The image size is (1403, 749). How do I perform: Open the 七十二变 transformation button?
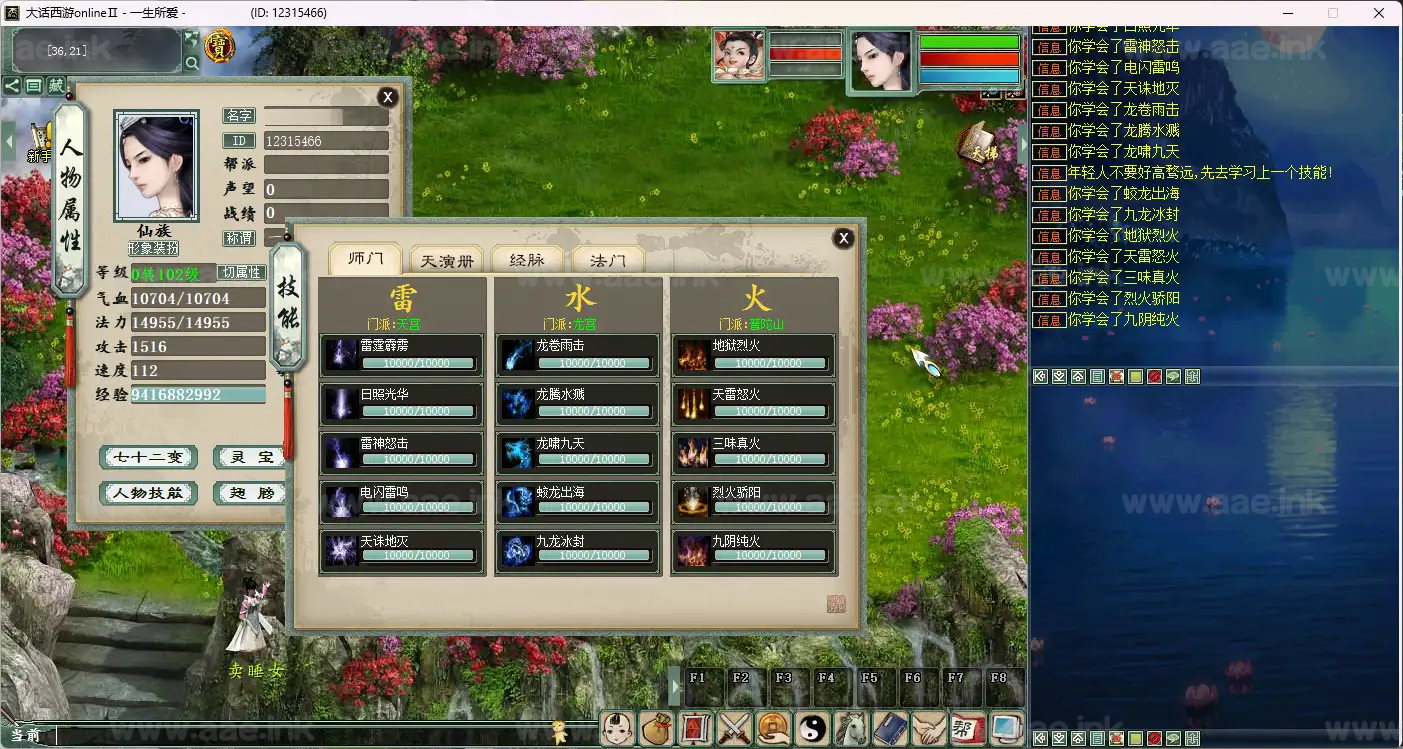coord(149,458)
